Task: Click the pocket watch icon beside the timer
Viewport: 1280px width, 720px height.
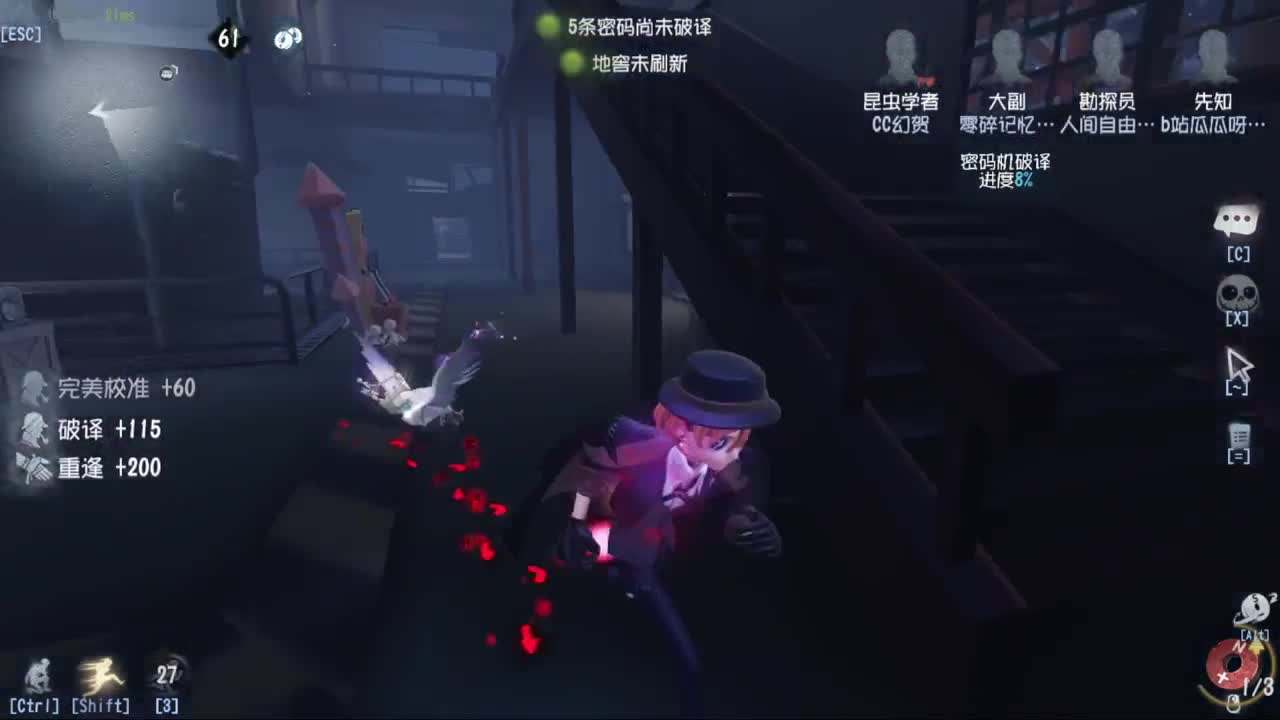Action: click(288, 39)
